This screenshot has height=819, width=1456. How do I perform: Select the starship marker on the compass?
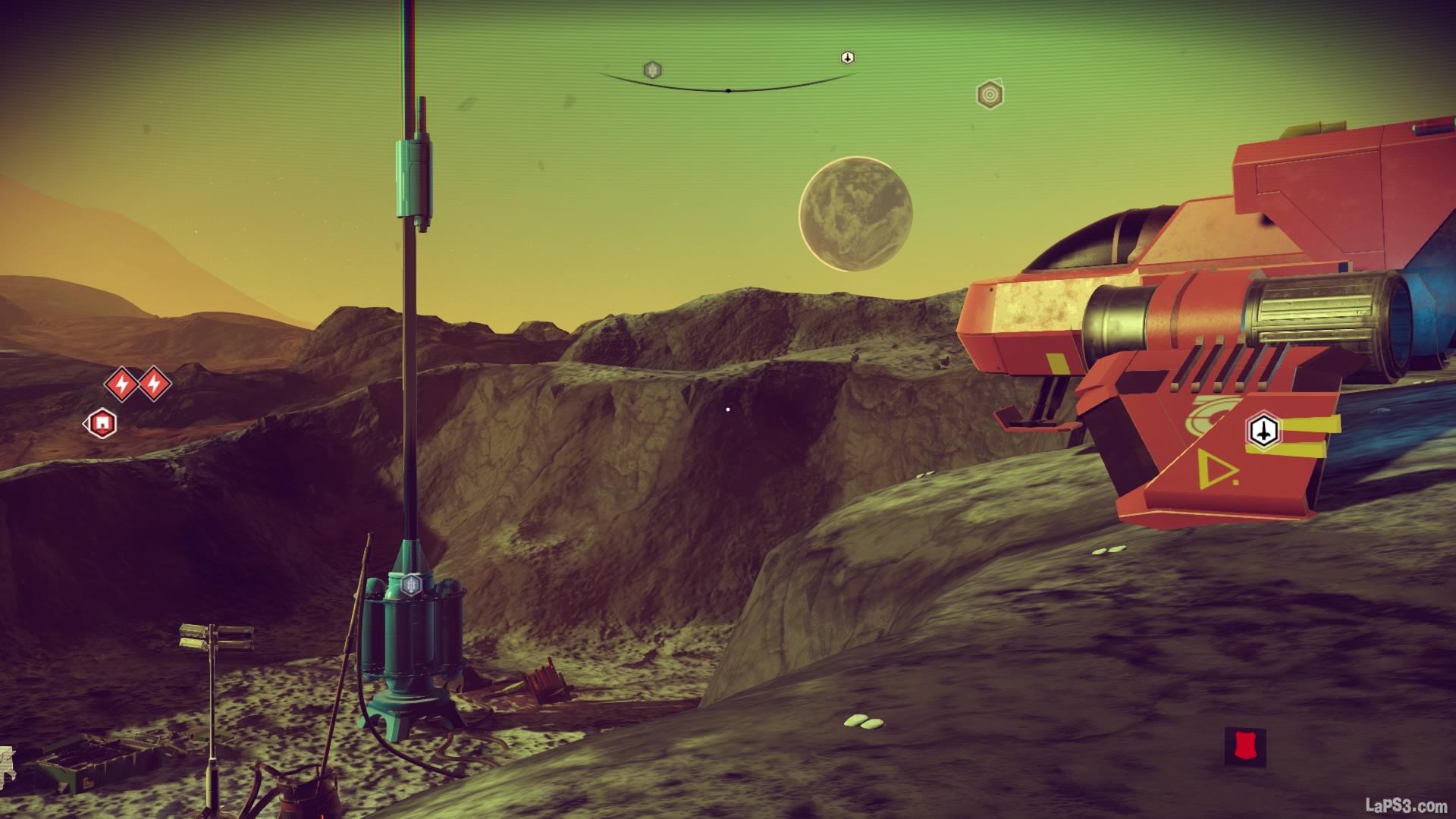click(x=848, y=58)
